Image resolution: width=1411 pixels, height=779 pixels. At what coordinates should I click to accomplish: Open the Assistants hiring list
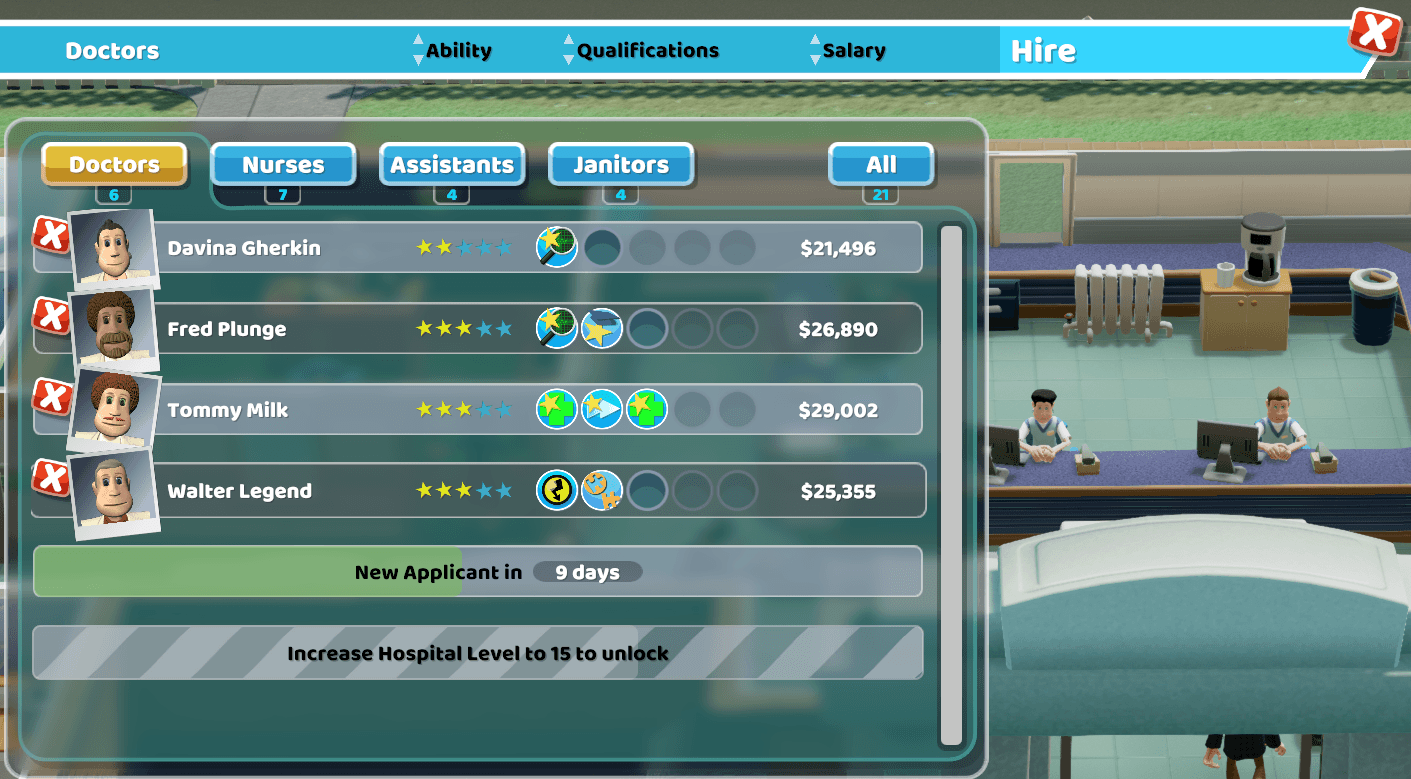[452, 164]
